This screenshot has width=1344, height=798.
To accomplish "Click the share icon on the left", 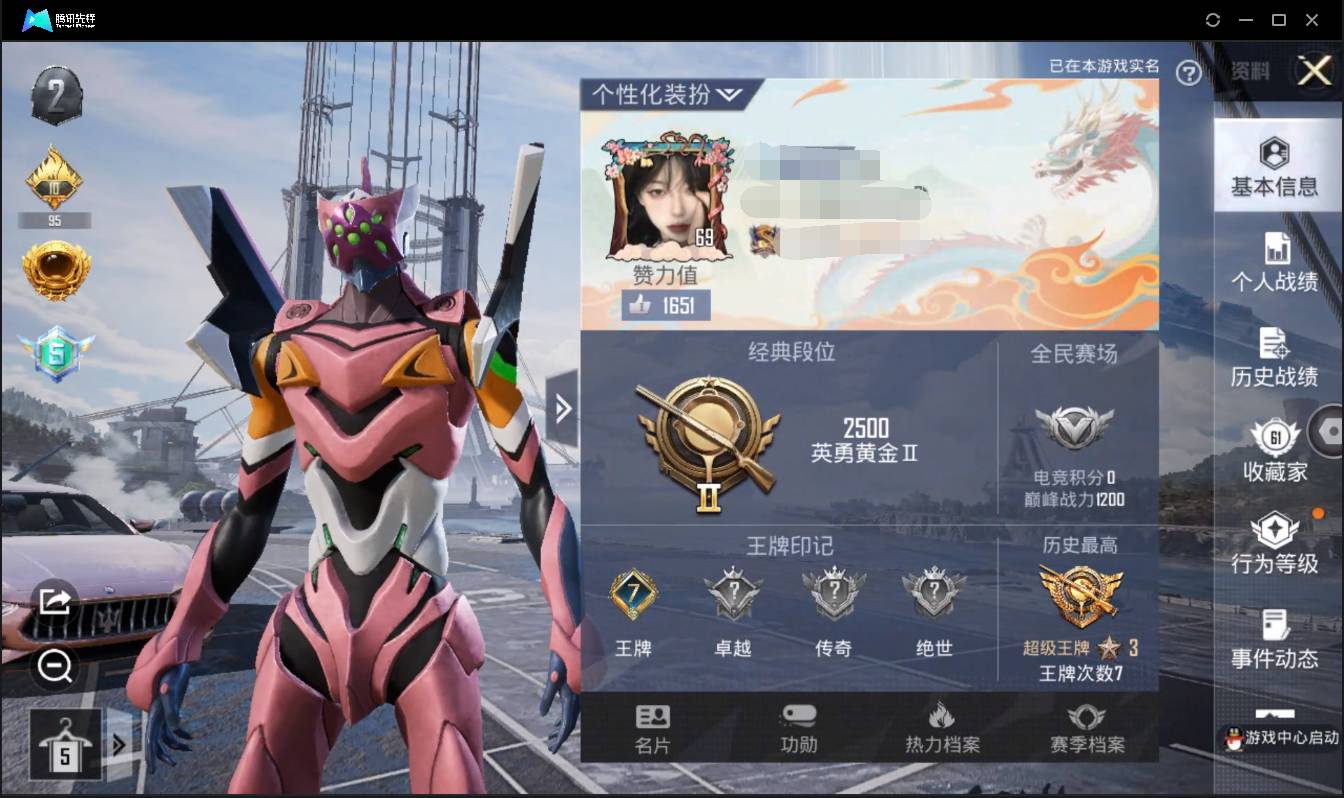I will 55,601.
